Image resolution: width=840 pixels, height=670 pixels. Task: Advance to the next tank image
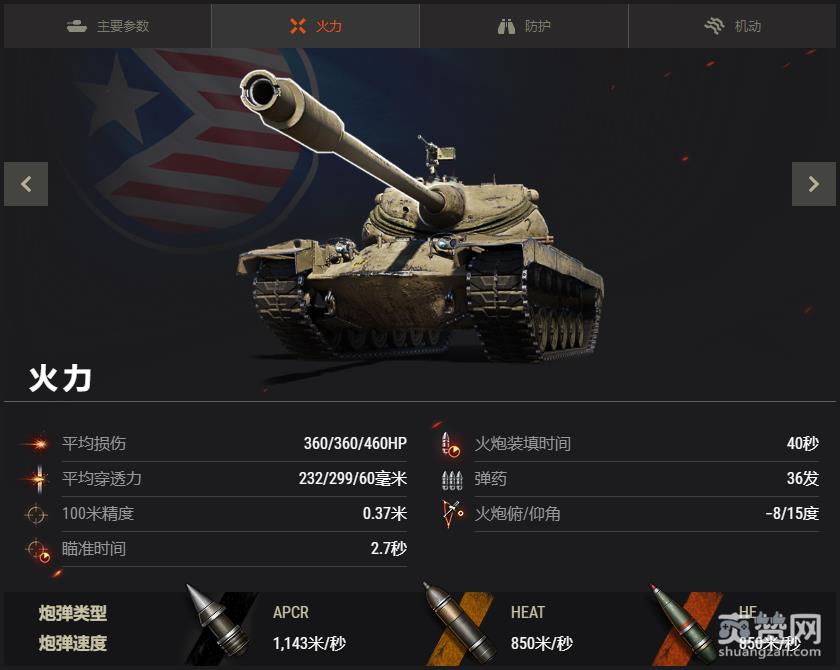pyautogui.click(x=813, y=184)
